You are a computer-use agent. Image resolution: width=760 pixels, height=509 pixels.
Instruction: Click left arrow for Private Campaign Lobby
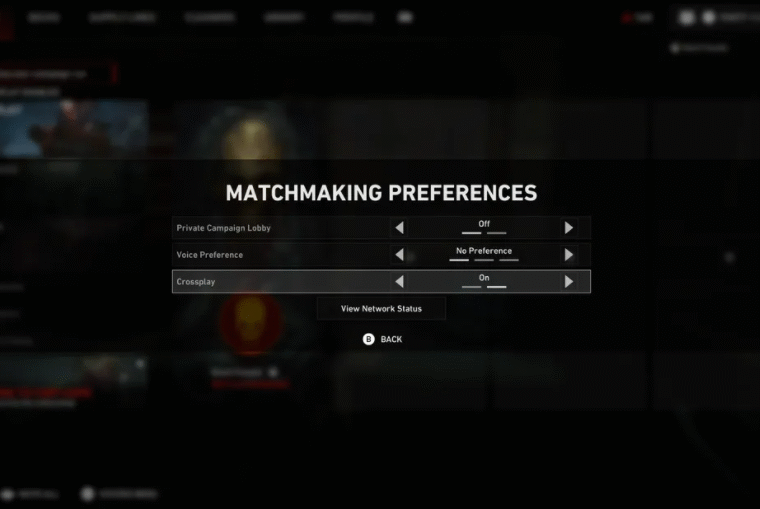[x=400, y=228]
